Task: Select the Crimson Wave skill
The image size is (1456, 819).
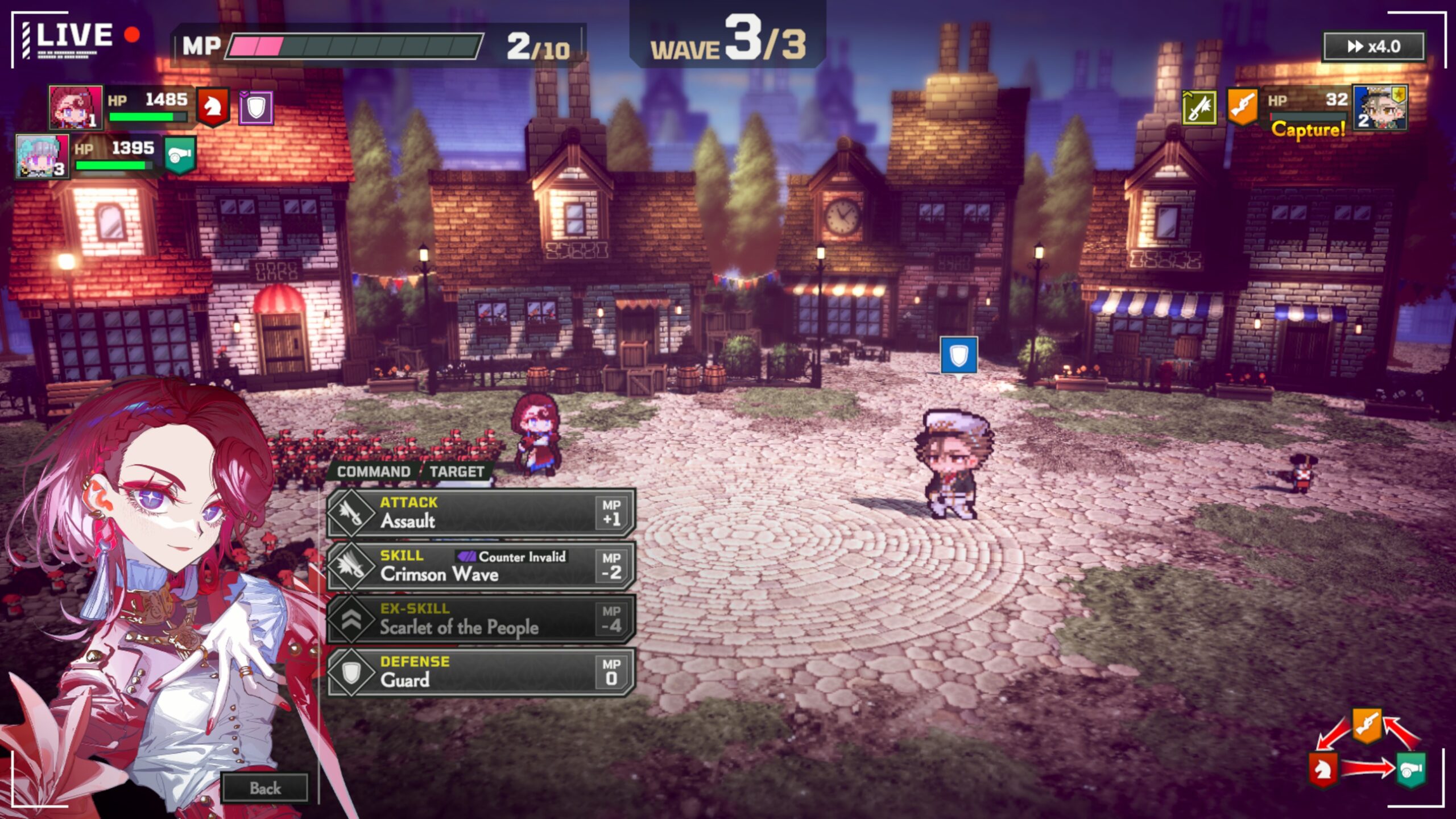Action: tap(481, 566)
